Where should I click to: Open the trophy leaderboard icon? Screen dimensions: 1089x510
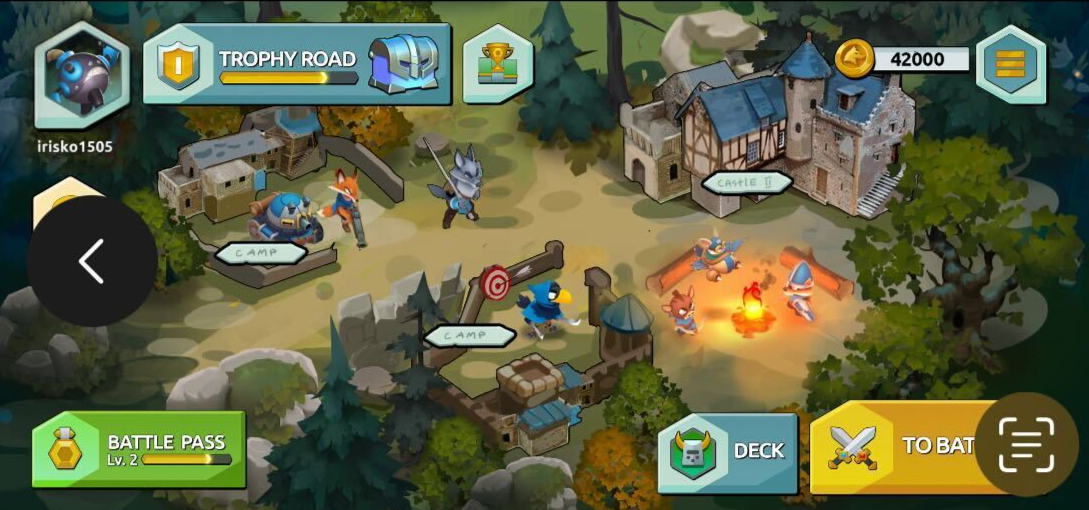pos(497,65)
